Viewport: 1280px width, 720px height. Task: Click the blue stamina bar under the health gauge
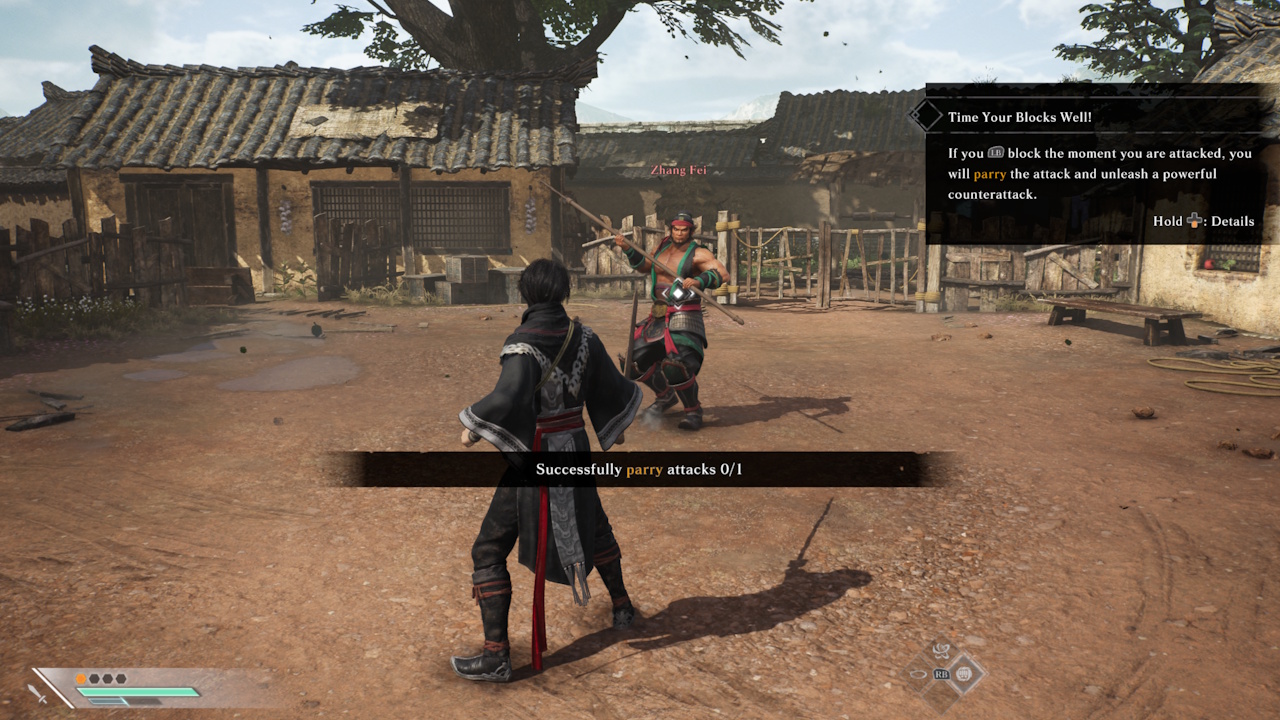click(x=107, y=701)
